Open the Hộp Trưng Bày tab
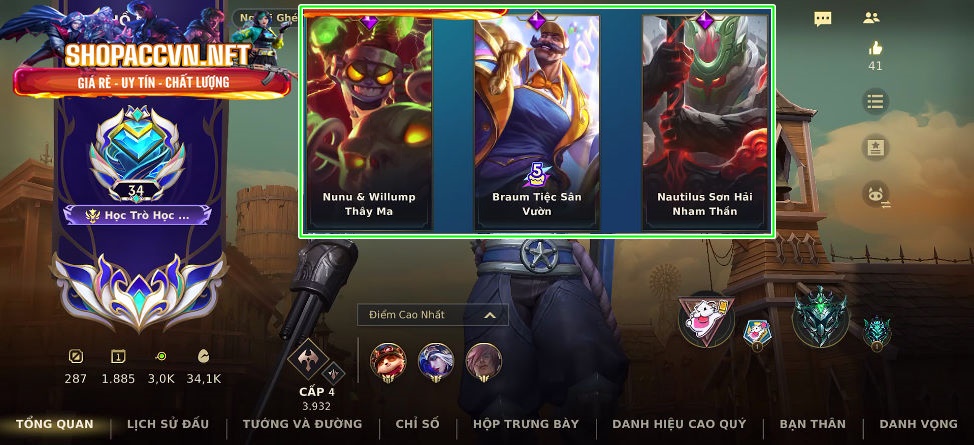 (526, 424)
